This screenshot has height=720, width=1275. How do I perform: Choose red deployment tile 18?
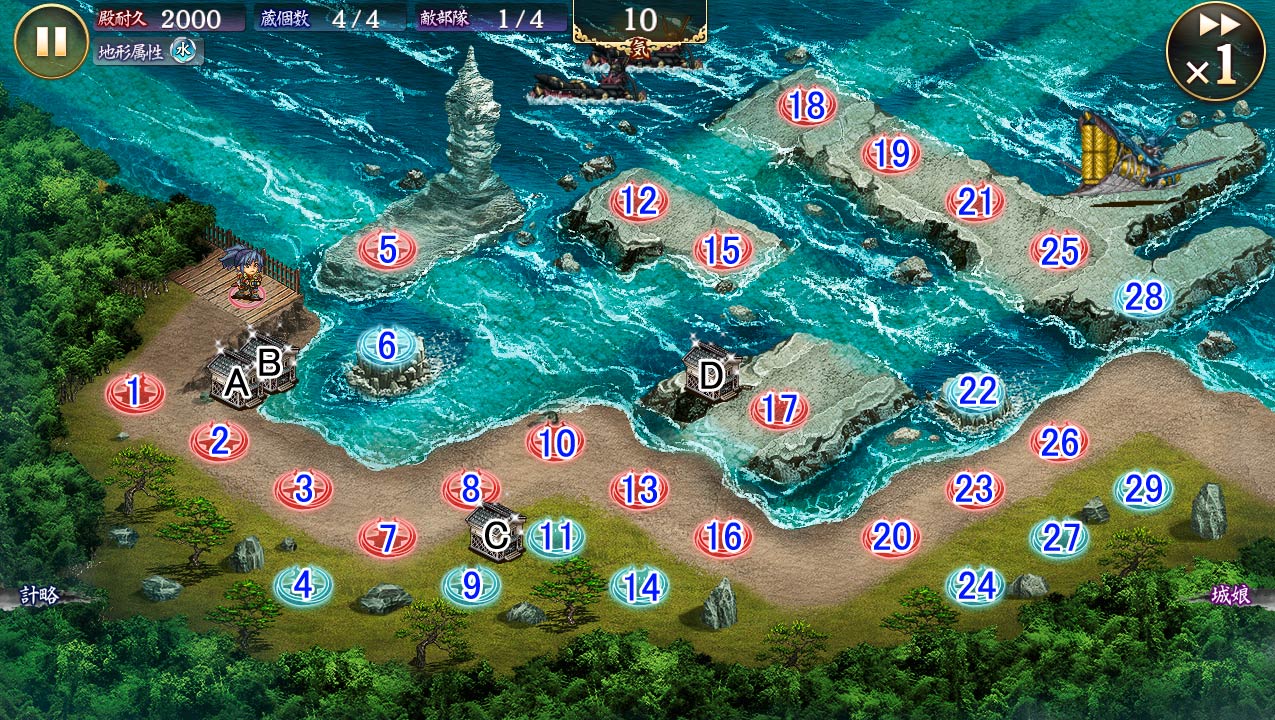pyautogui.click(x=806, y=106)
